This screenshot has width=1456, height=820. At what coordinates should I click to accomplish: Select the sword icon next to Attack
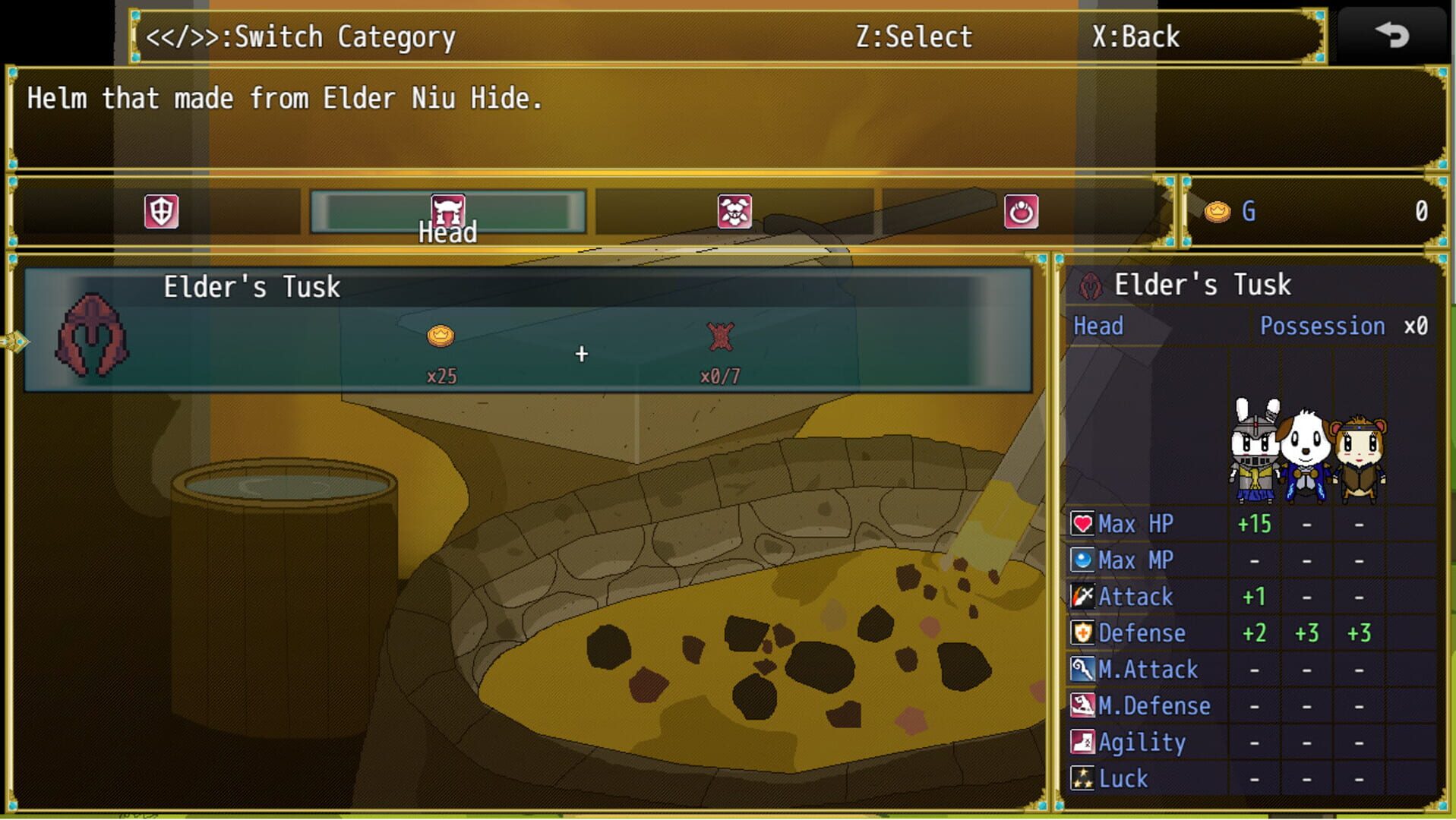point(1082,596)
